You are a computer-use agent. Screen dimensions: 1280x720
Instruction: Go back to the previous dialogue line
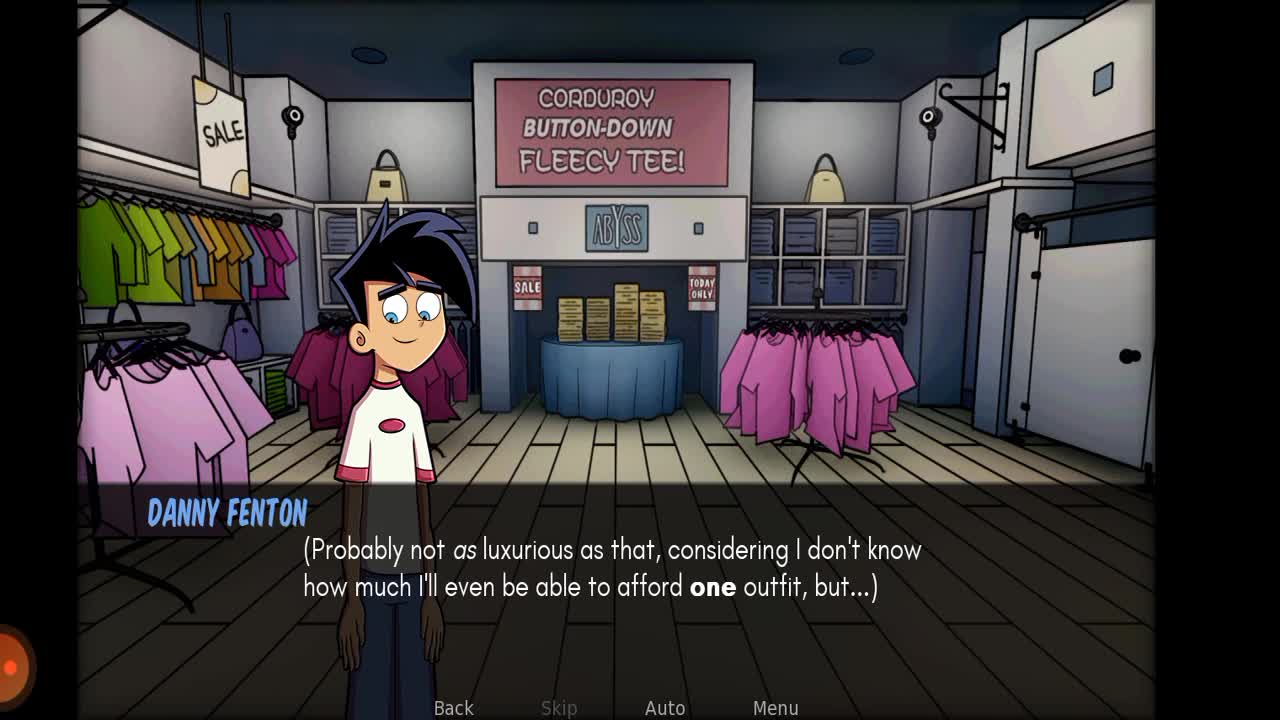pyautogui.click(x=453, y=707)
